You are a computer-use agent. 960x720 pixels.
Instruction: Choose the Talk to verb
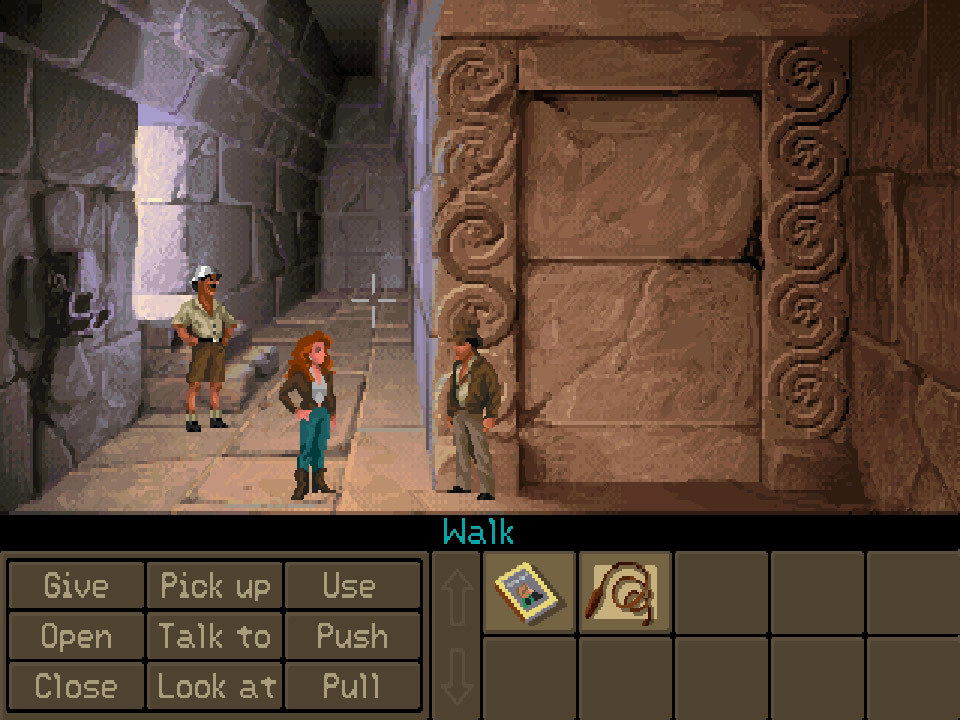coord(215,636)
